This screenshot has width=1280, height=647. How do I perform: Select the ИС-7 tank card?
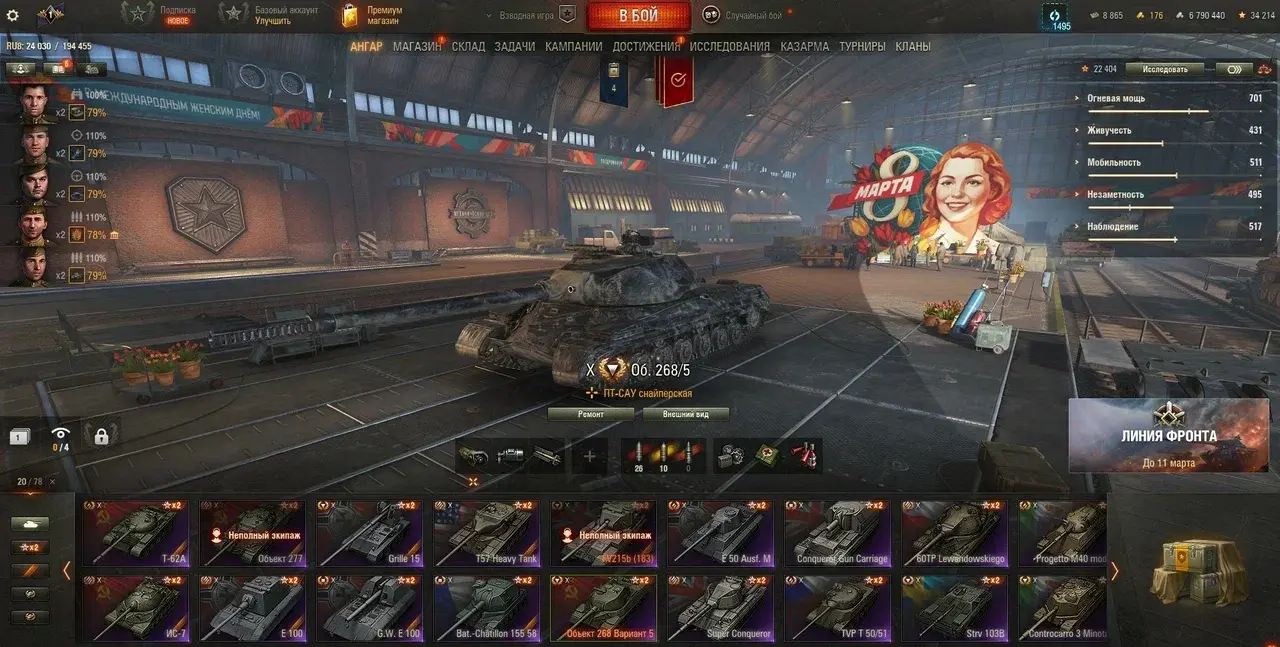pos(136,608)
